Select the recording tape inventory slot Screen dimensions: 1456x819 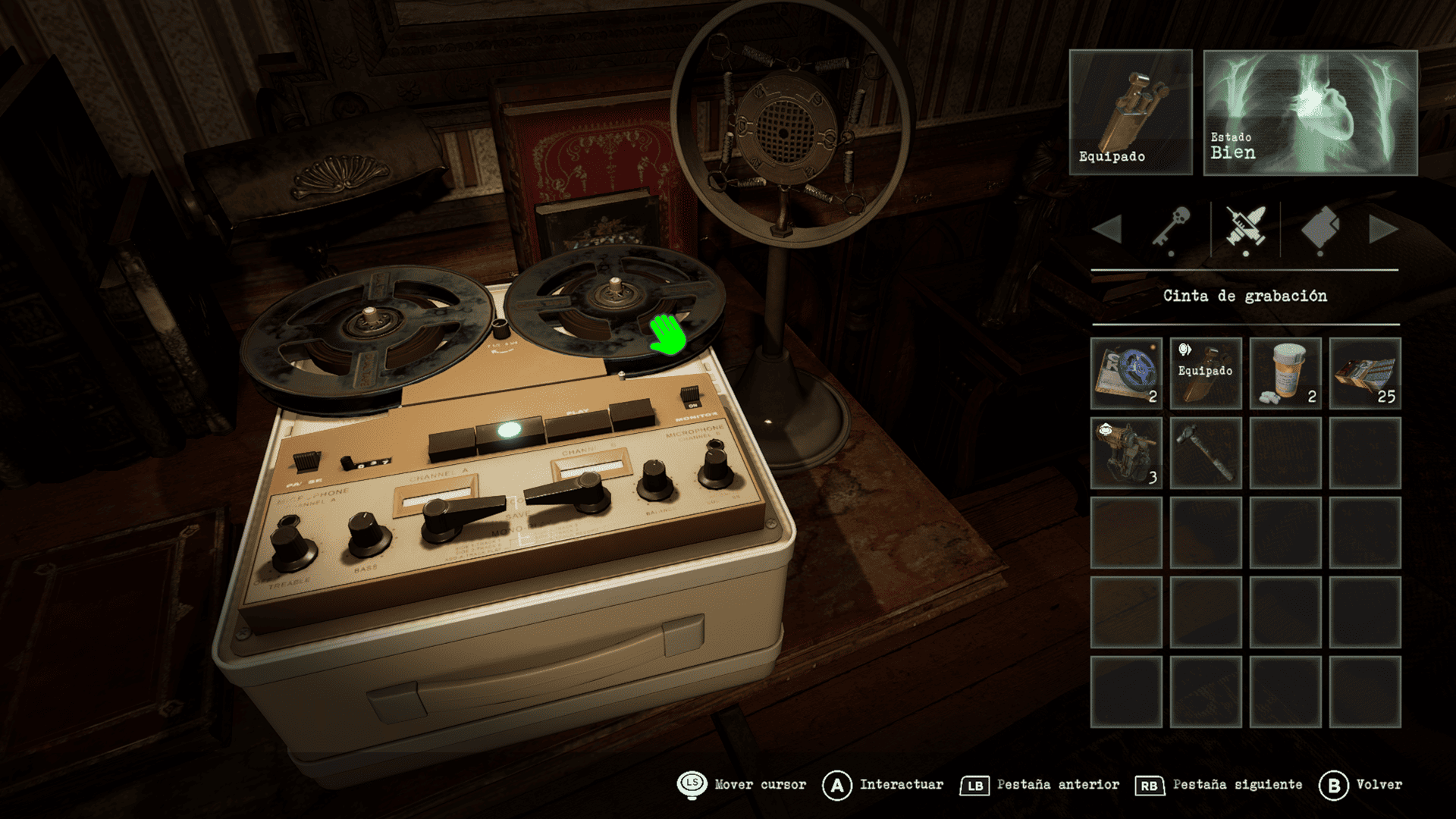pyautogui.click(x=1126, y=373)
